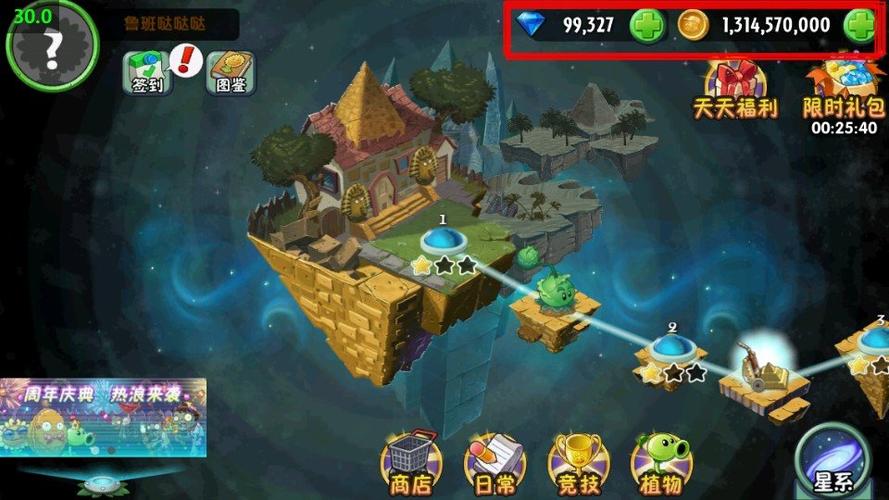Select level 2 node on the map
Viewport: 889px width, 500px height.
pos(671,348)
